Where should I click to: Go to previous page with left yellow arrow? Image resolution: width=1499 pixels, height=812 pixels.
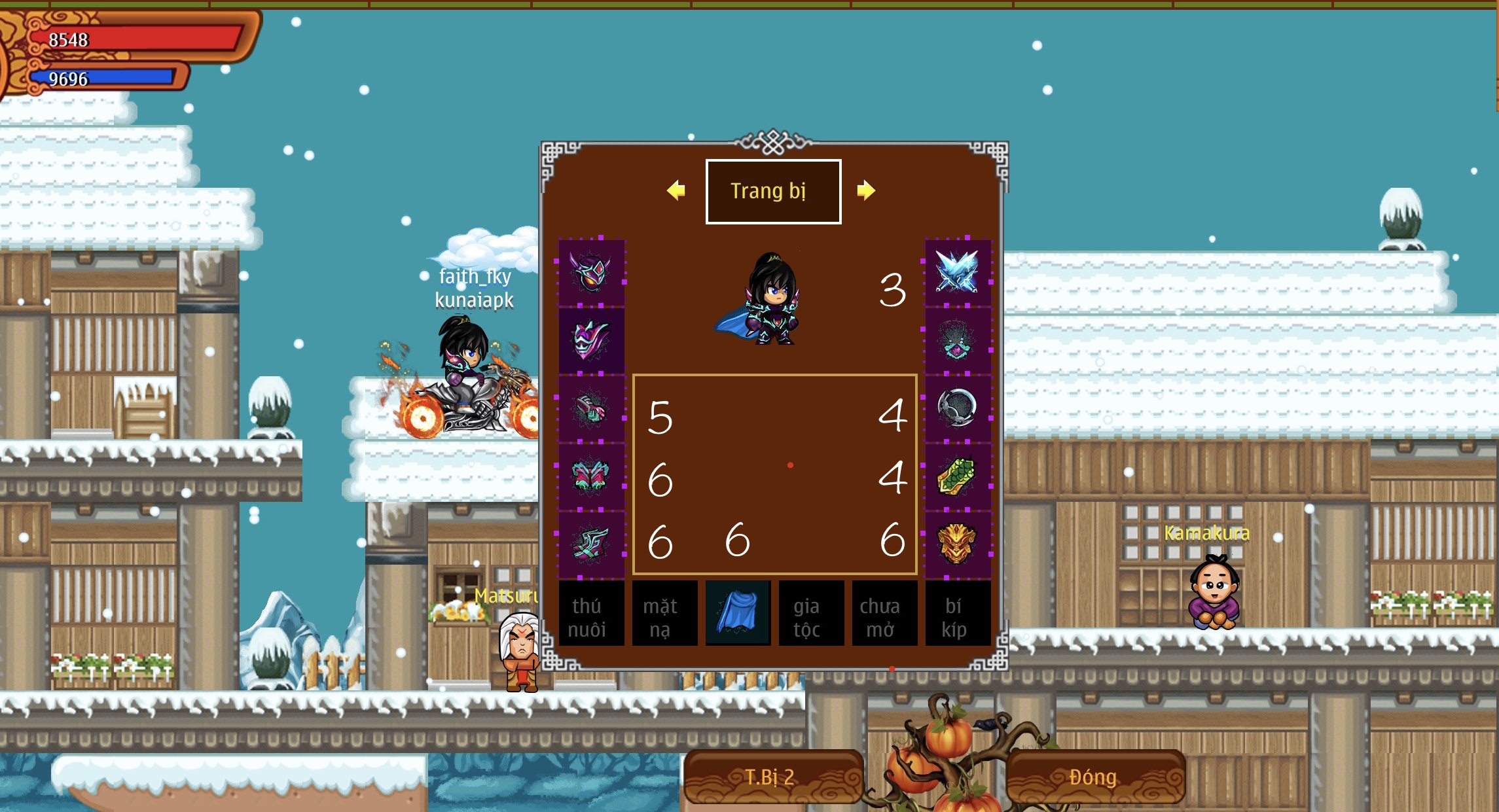pos(676,190)
